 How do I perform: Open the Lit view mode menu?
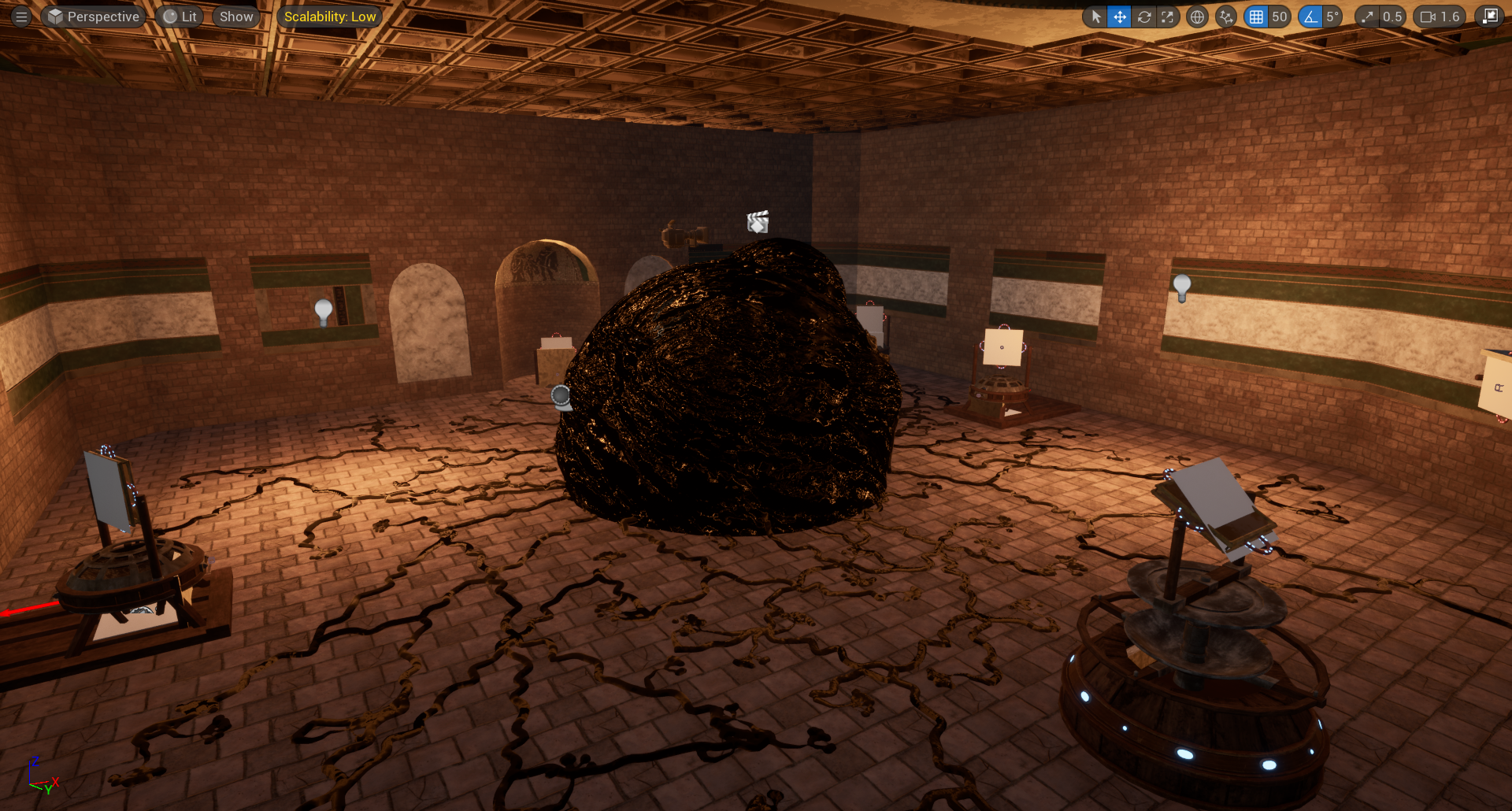pos(180,17)
